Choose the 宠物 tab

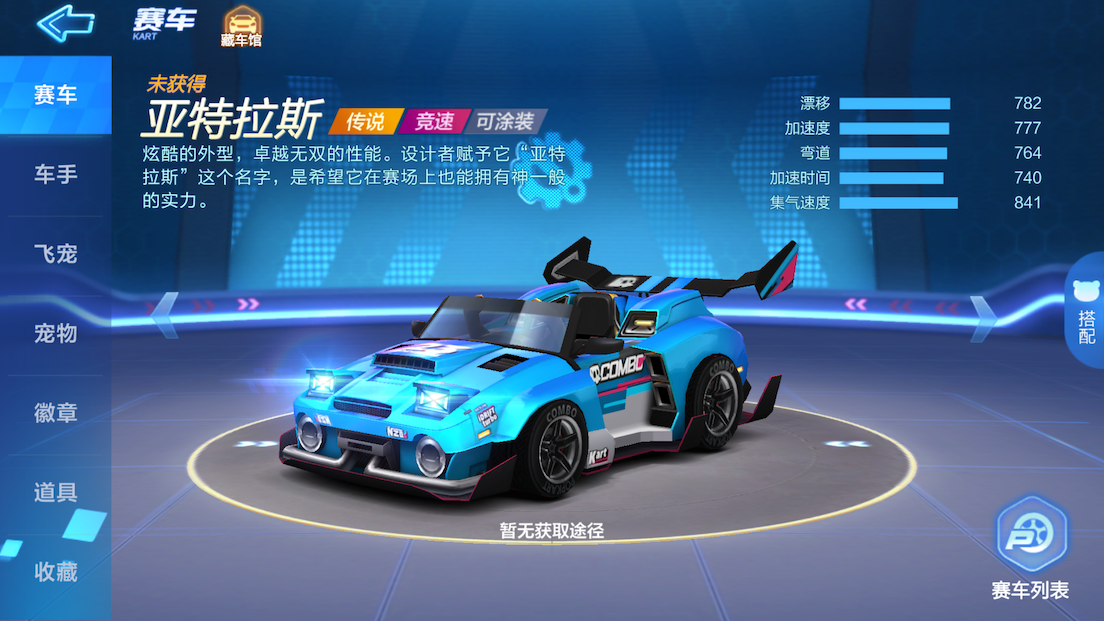56,333
